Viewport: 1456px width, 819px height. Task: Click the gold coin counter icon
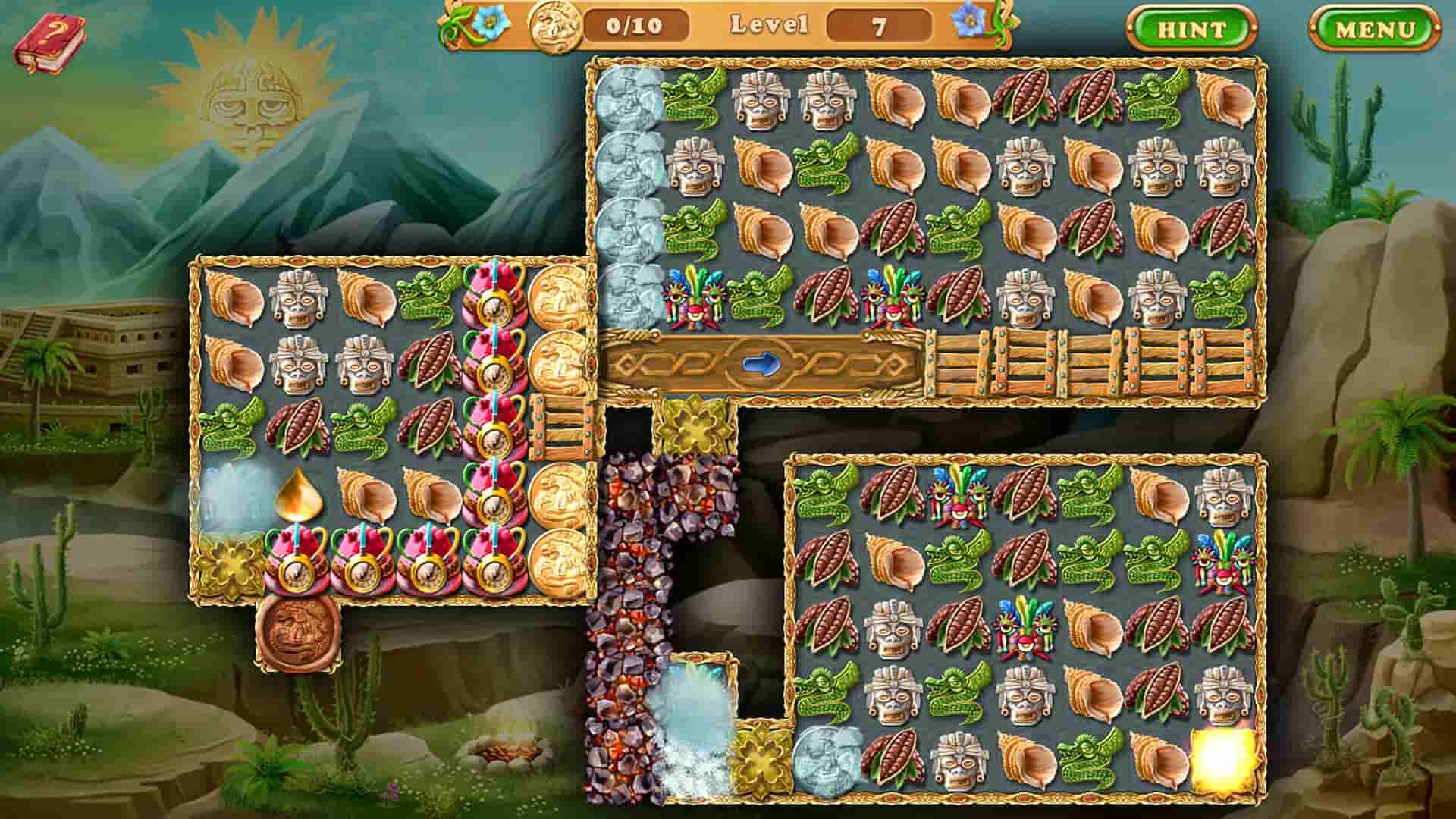tap(557, 27)
